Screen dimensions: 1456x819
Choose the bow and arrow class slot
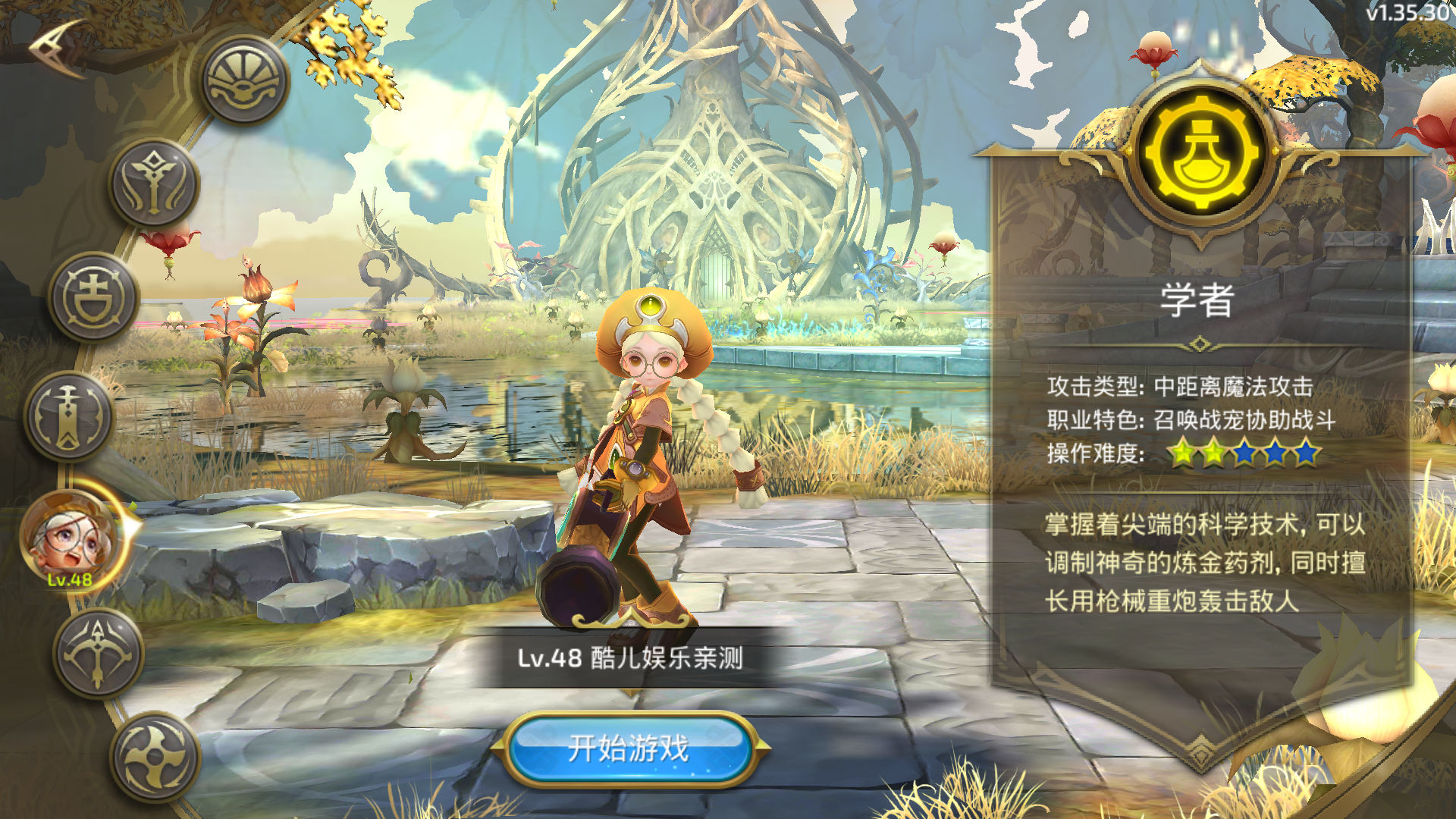pos(99,653)
